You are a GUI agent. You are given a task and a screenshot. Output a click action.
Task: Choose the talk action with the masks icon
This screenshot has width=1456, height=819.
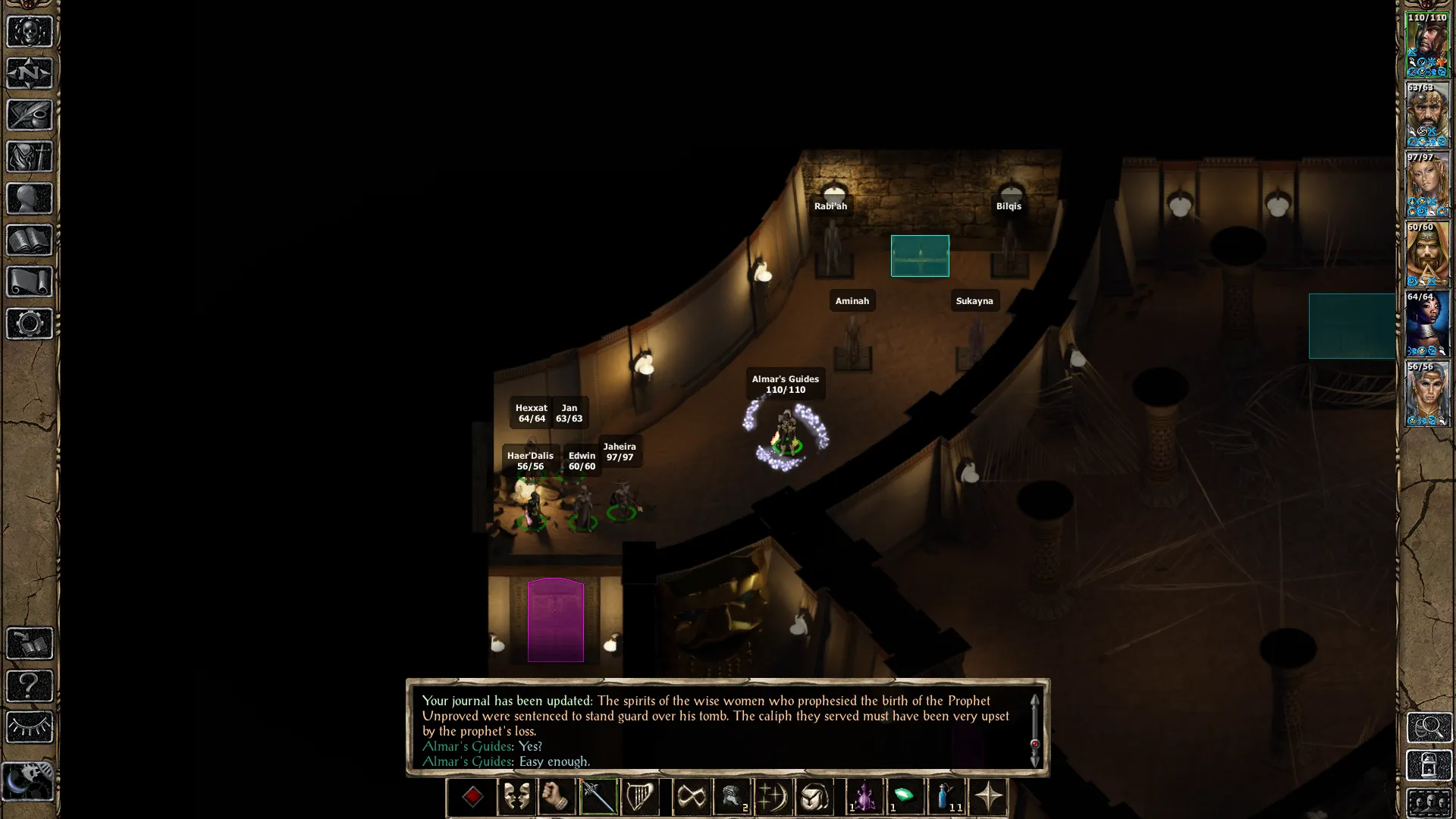coord(516,797)
